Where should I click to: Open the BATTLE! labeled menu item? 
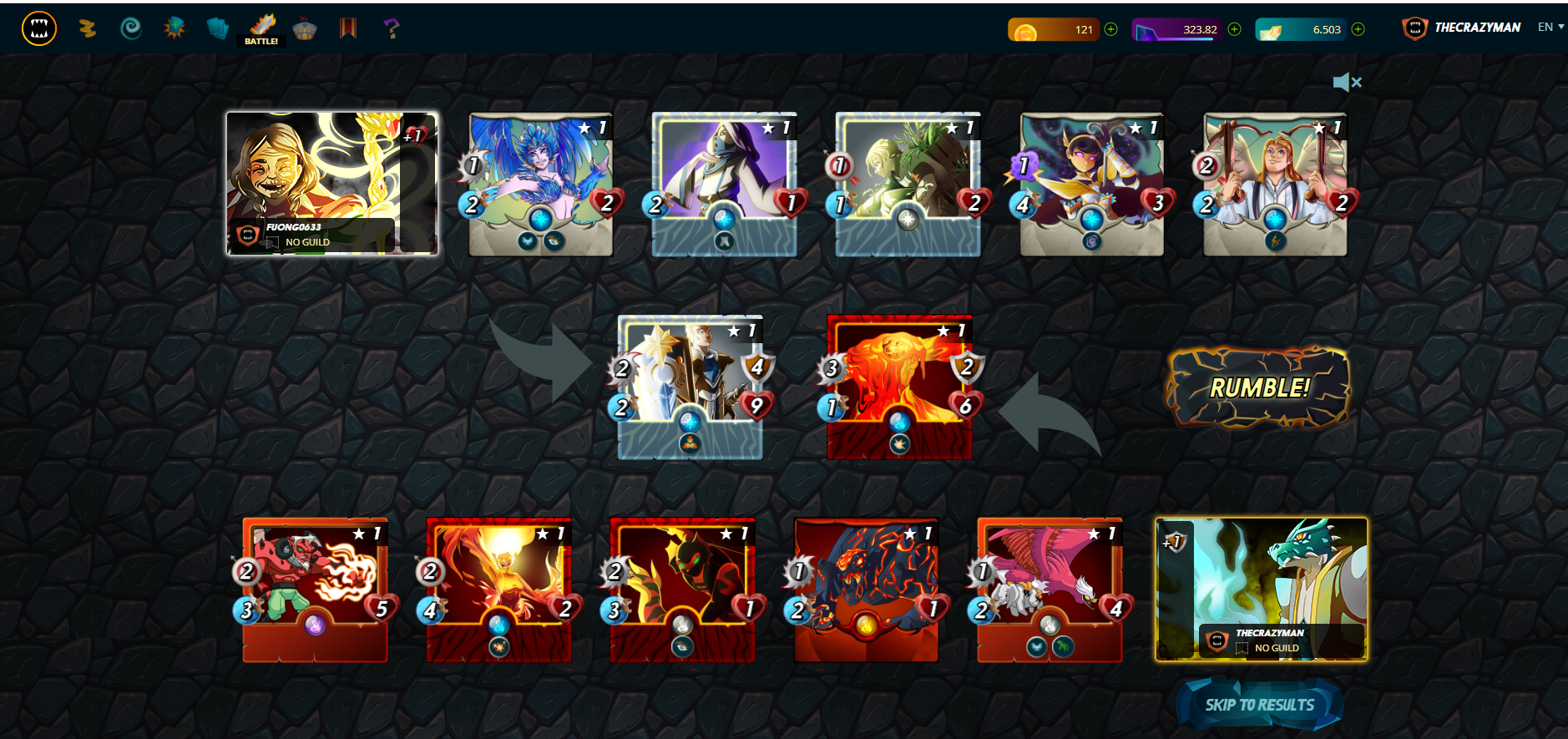point(260,40)
